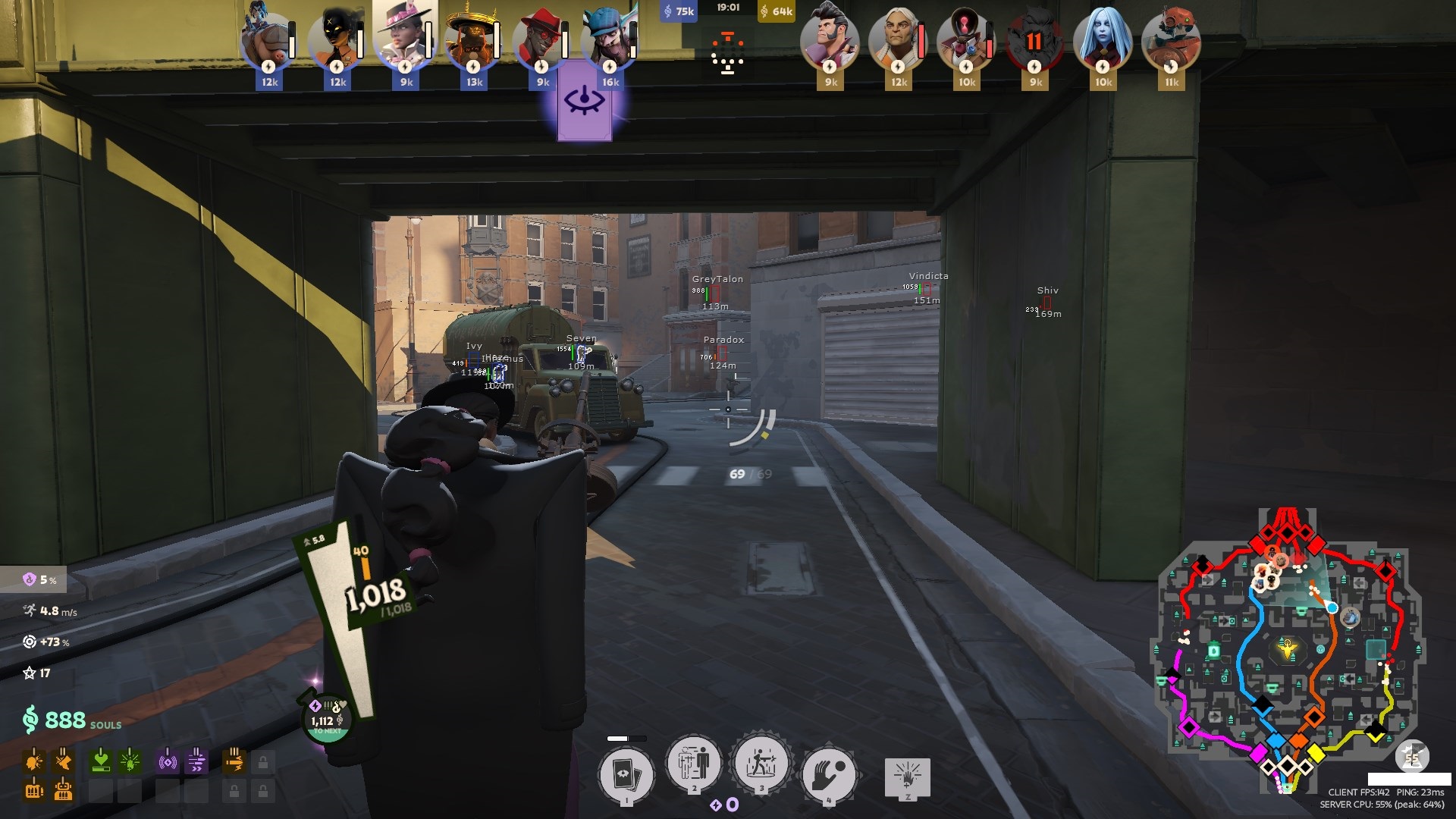1456x819 pixels.
Task: Select the orange head-shot weapon item
Action: coord(34,760)
